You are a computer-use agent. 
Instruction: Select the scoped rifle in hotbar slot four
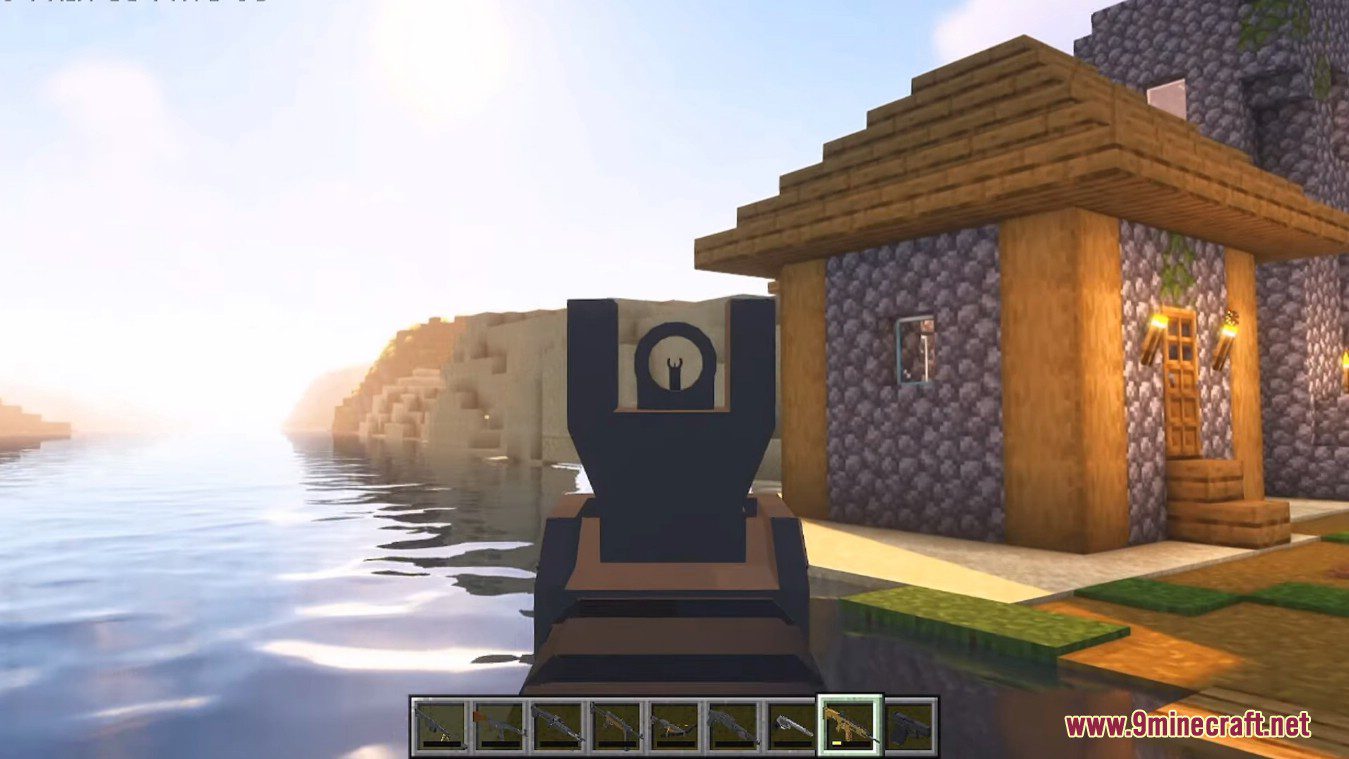(x=618, y=723)
